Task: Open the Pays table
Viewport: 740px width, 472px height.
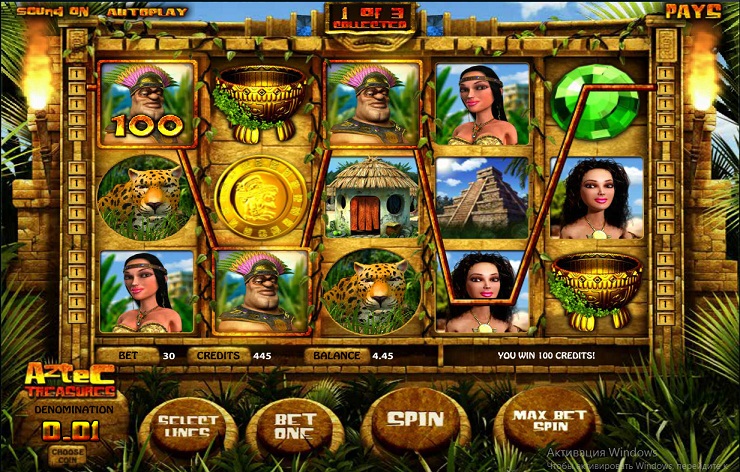Action: 692,11
